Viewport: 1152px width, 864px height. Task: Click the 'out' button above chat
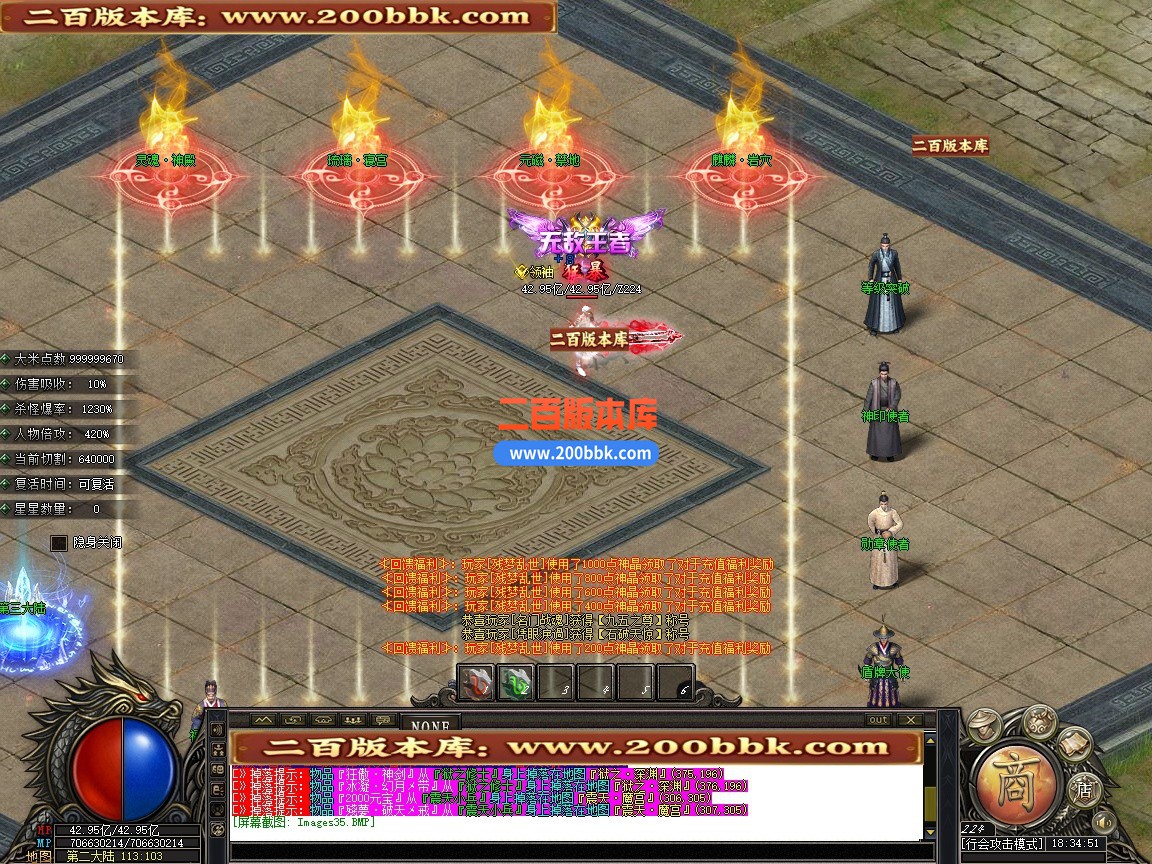tap(878, 720)
